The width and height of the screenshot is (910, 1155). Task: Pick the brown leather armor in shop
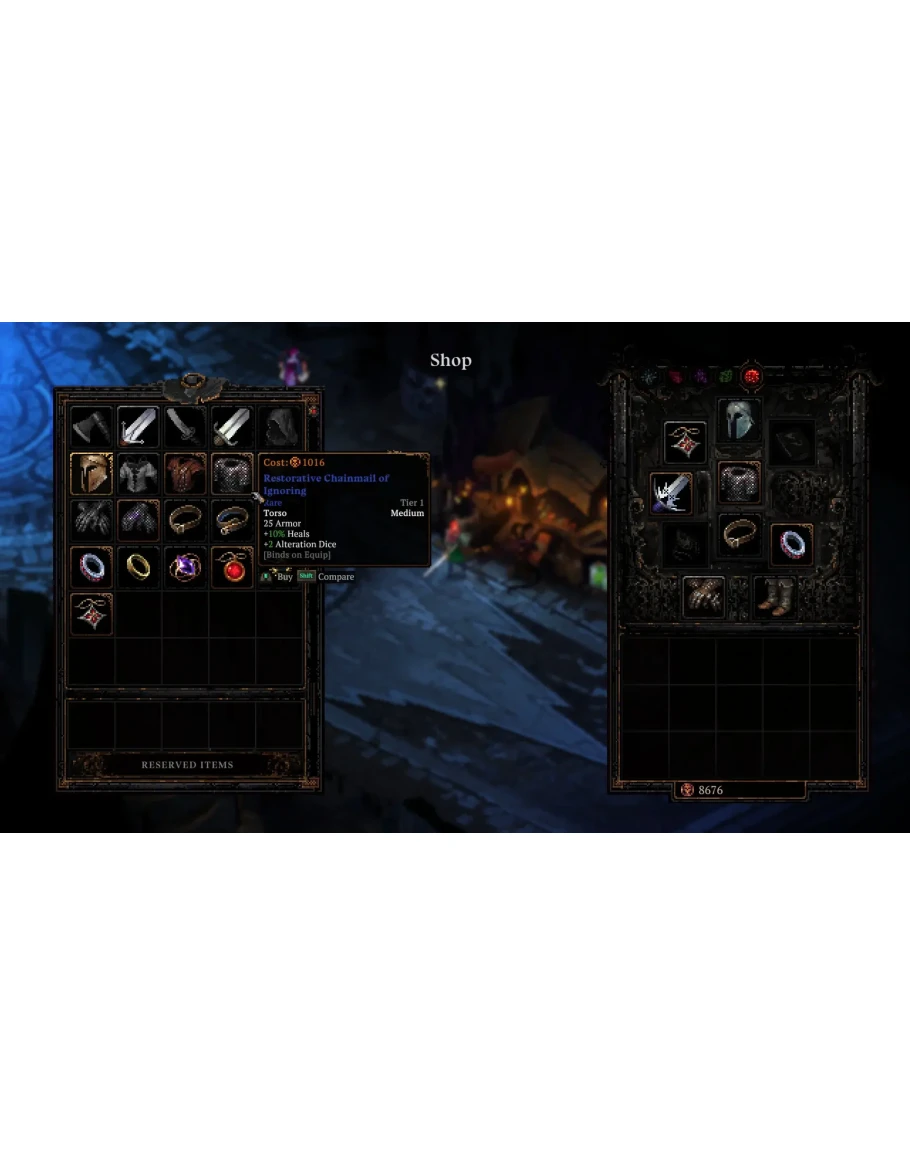(x=185, y=474)
